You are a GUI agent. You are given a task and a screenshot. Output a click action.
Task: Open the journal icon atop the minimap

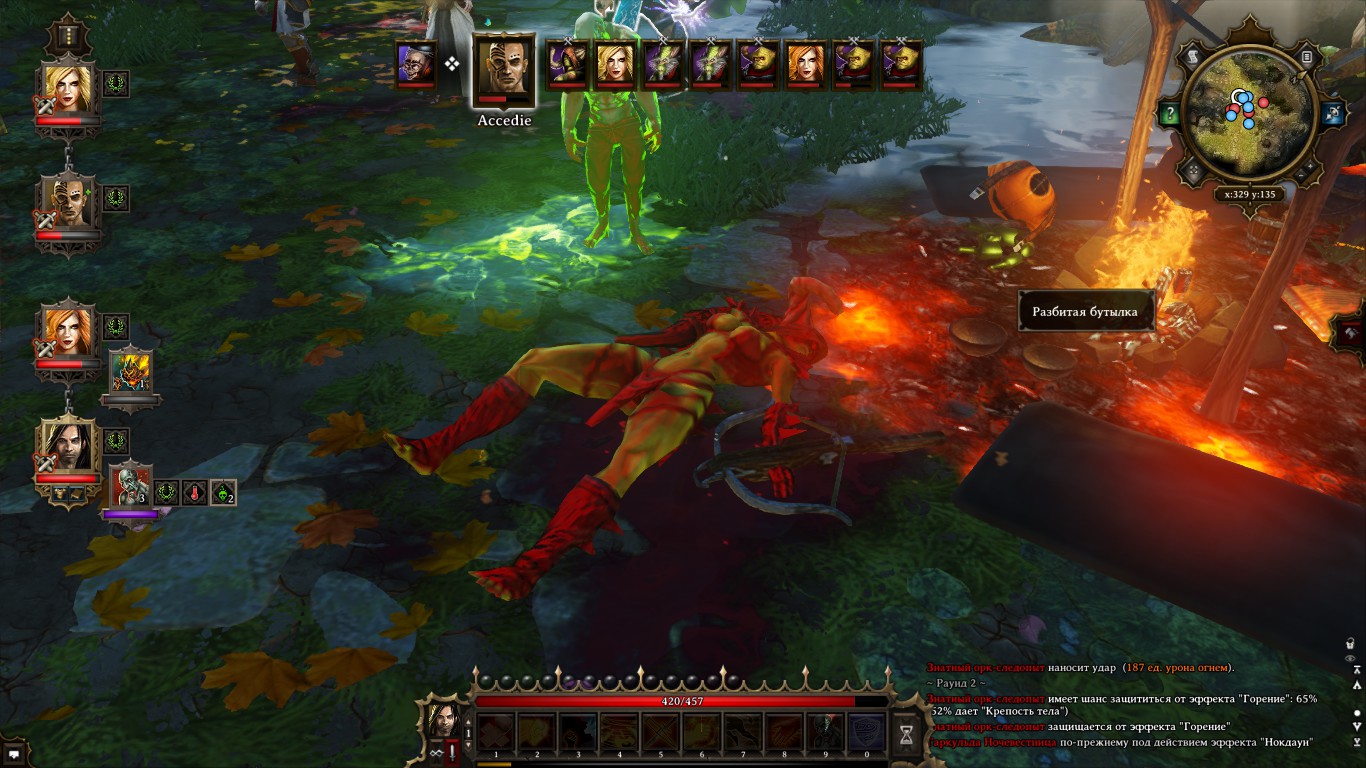click(x=1306, y=57)
